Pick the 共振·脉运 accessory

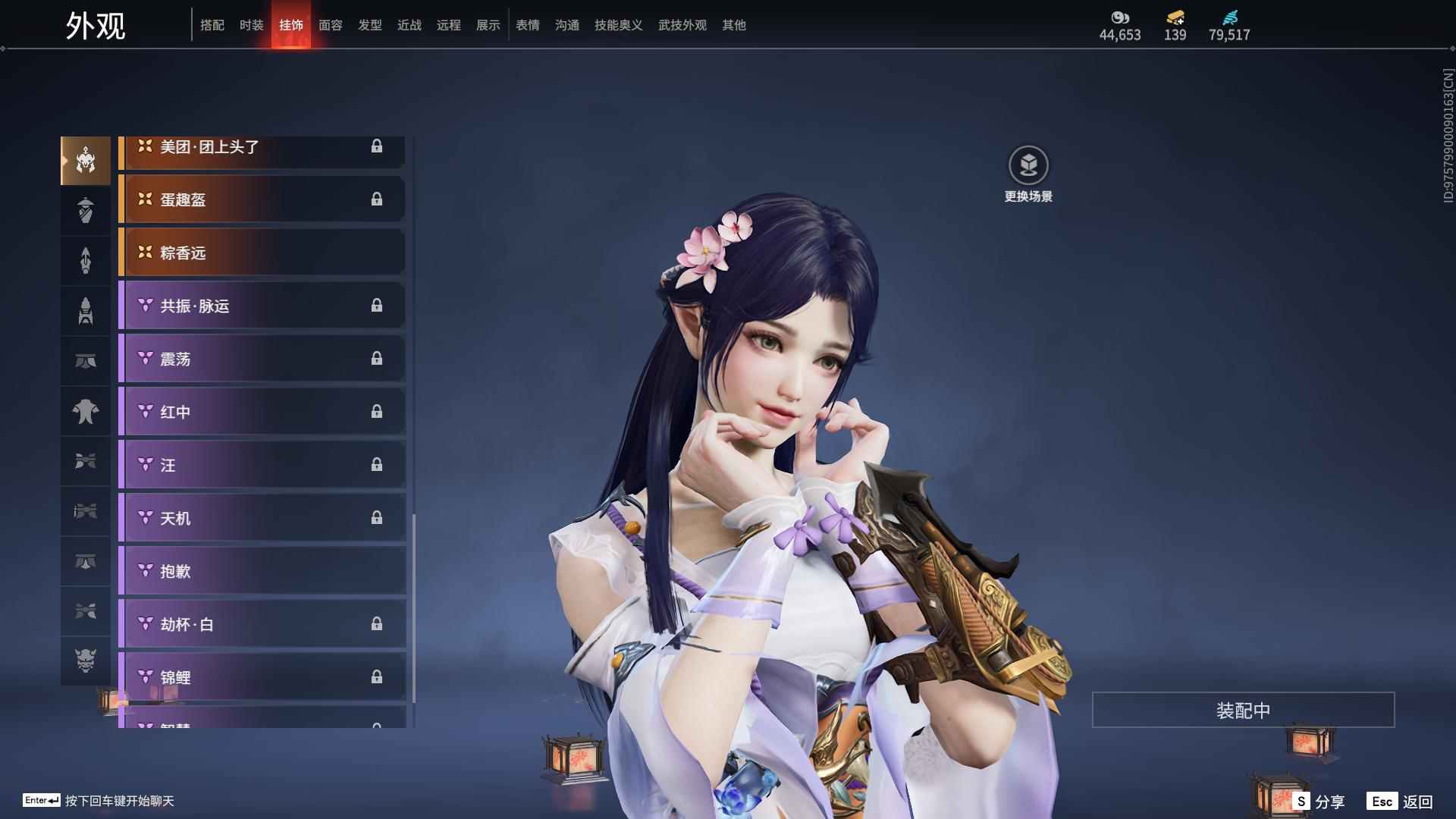[x=262, y=306]
